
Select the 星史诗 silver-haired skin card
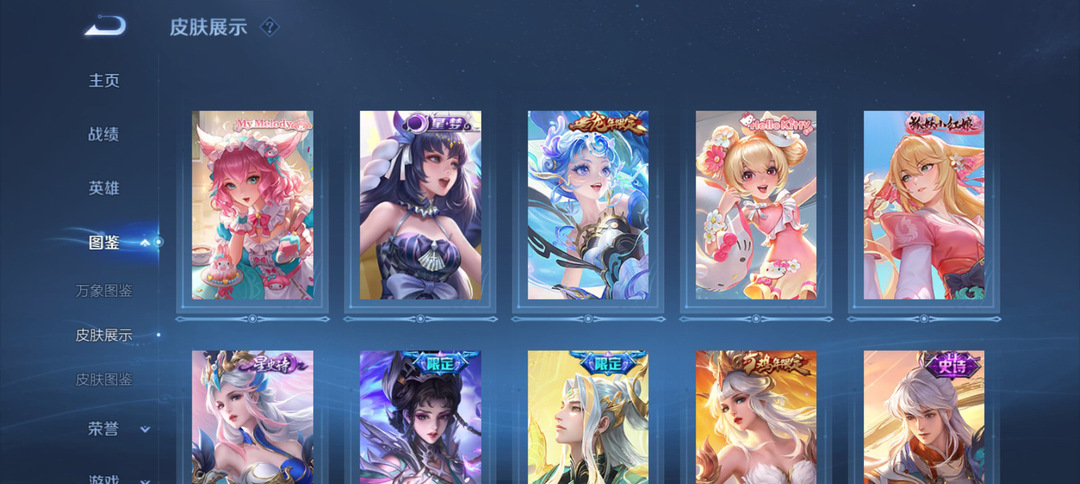tap(252, 417)
